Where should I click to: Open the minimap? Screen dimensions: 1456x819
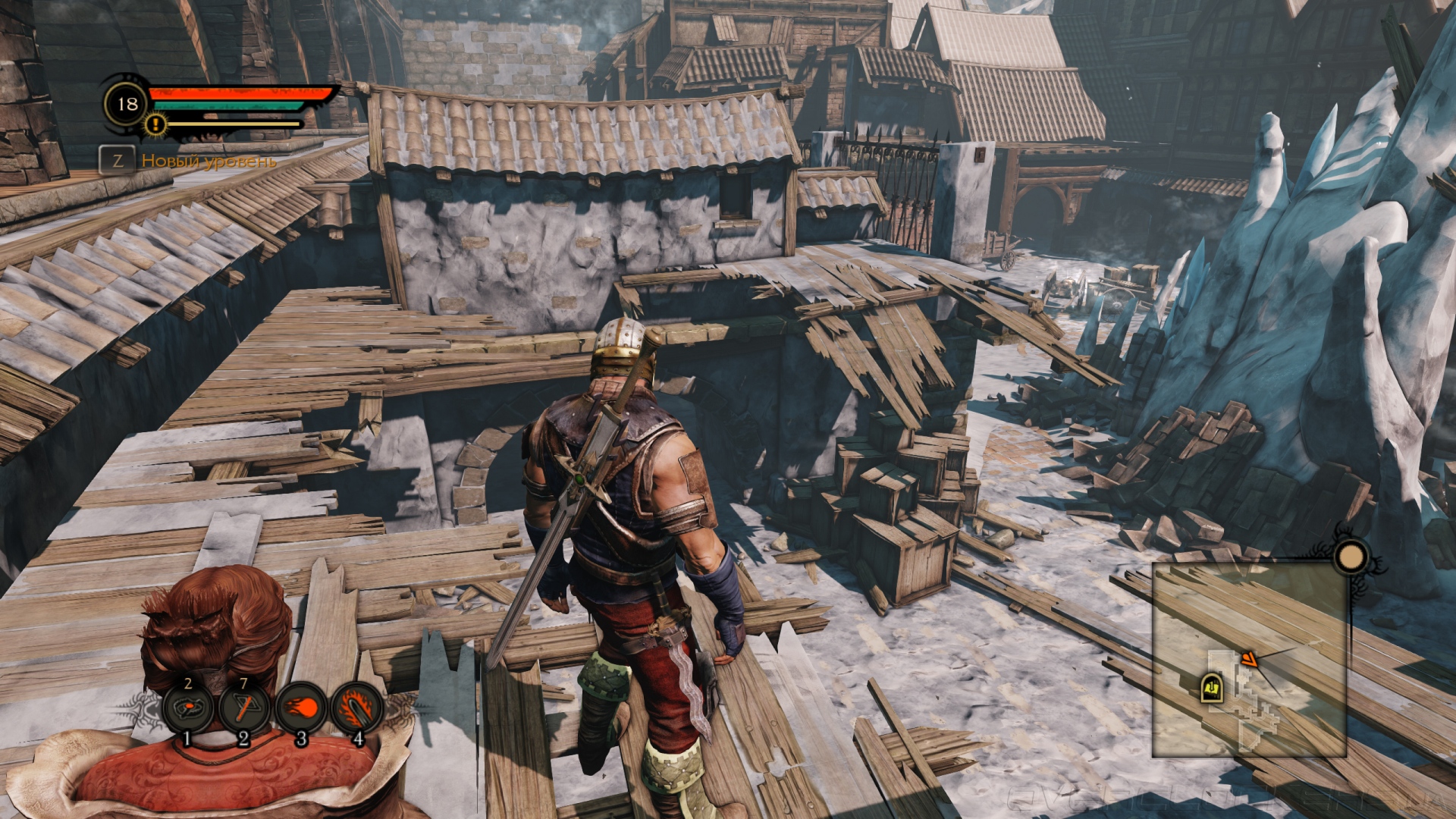click(1249, 660)
